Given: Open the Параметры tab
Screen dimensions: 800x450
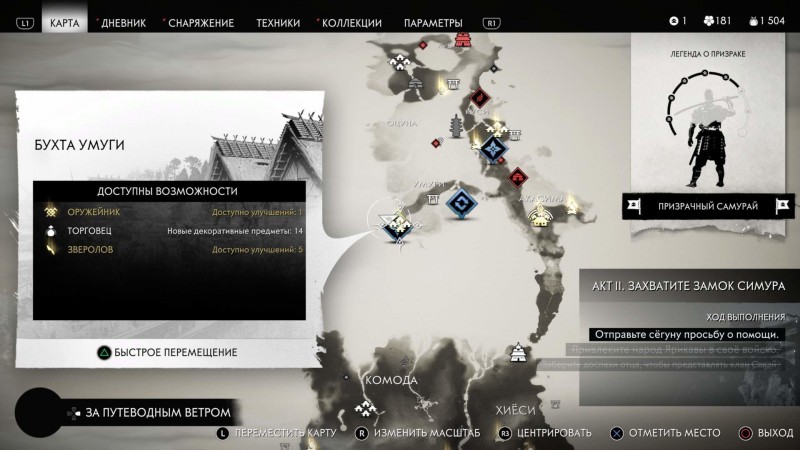Looking at the screenshot, I should click(433, 22).
